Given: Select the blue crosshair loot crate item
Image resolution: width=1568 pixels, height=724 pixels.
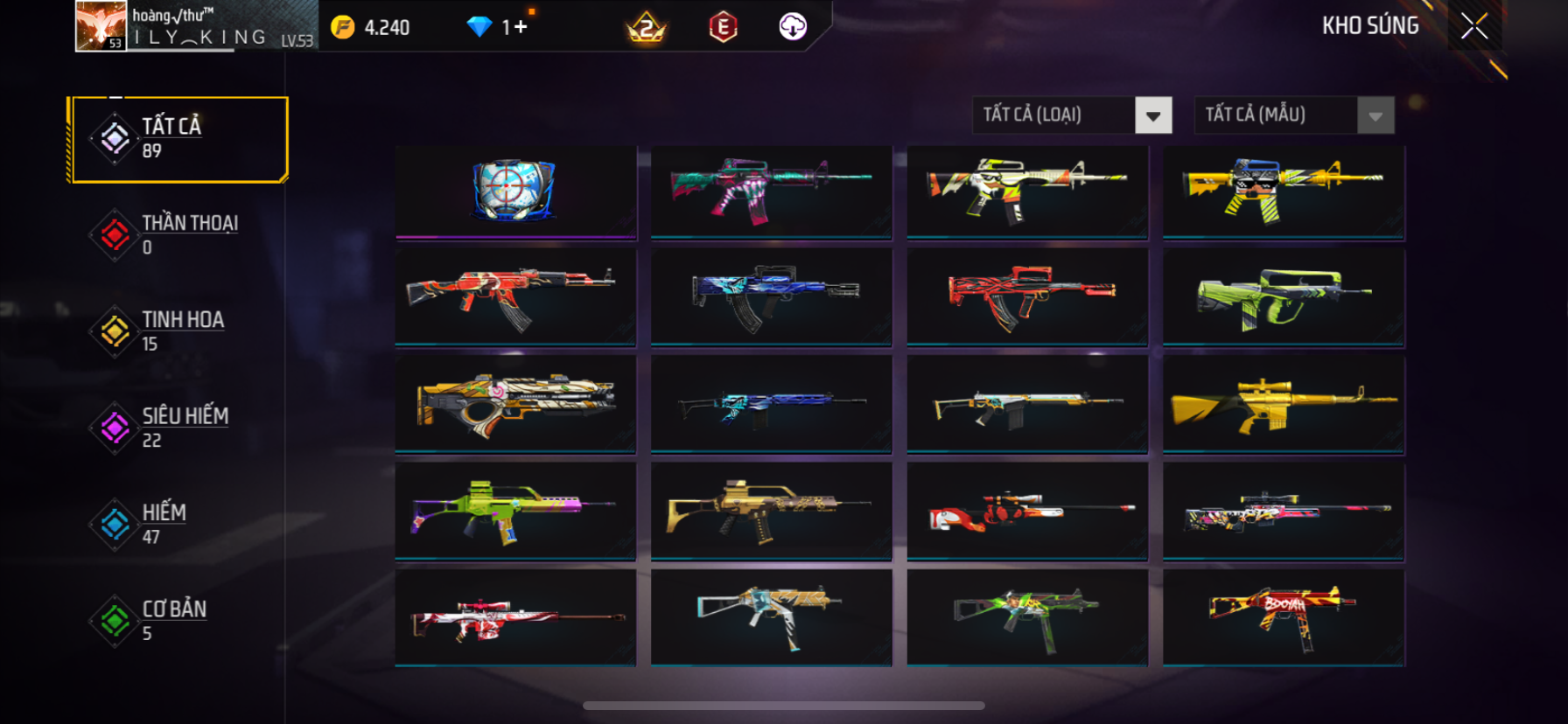Looking at the screenshot, I should [x=514, y=190].
